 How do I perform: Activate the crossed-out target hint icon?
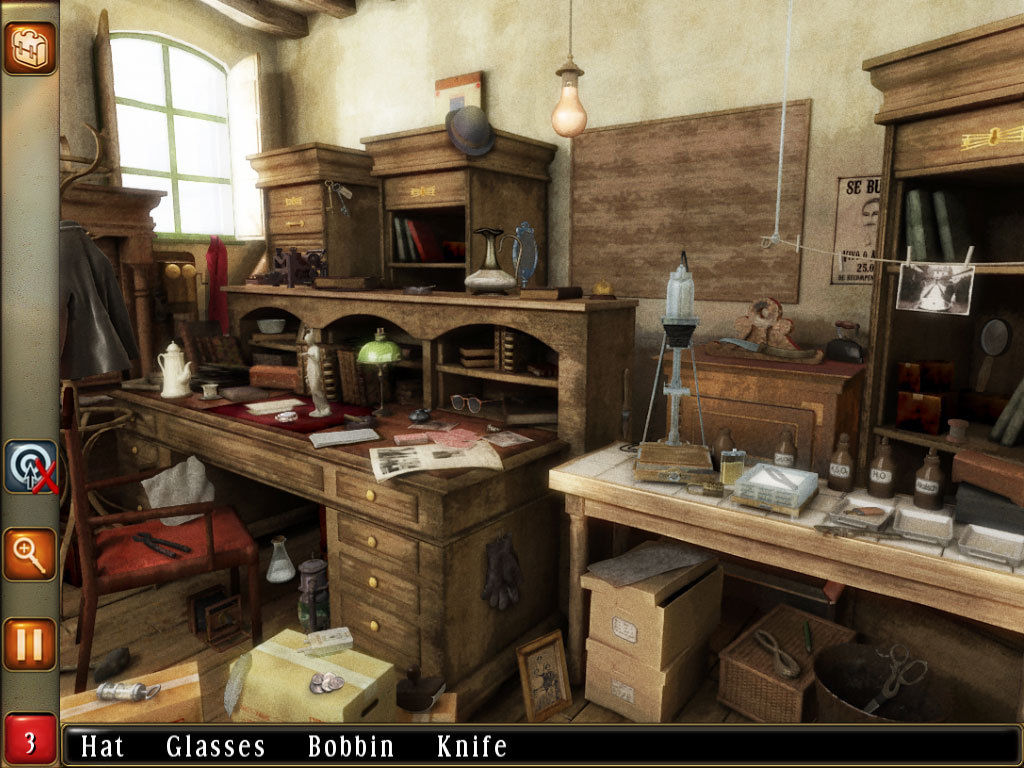30,467
